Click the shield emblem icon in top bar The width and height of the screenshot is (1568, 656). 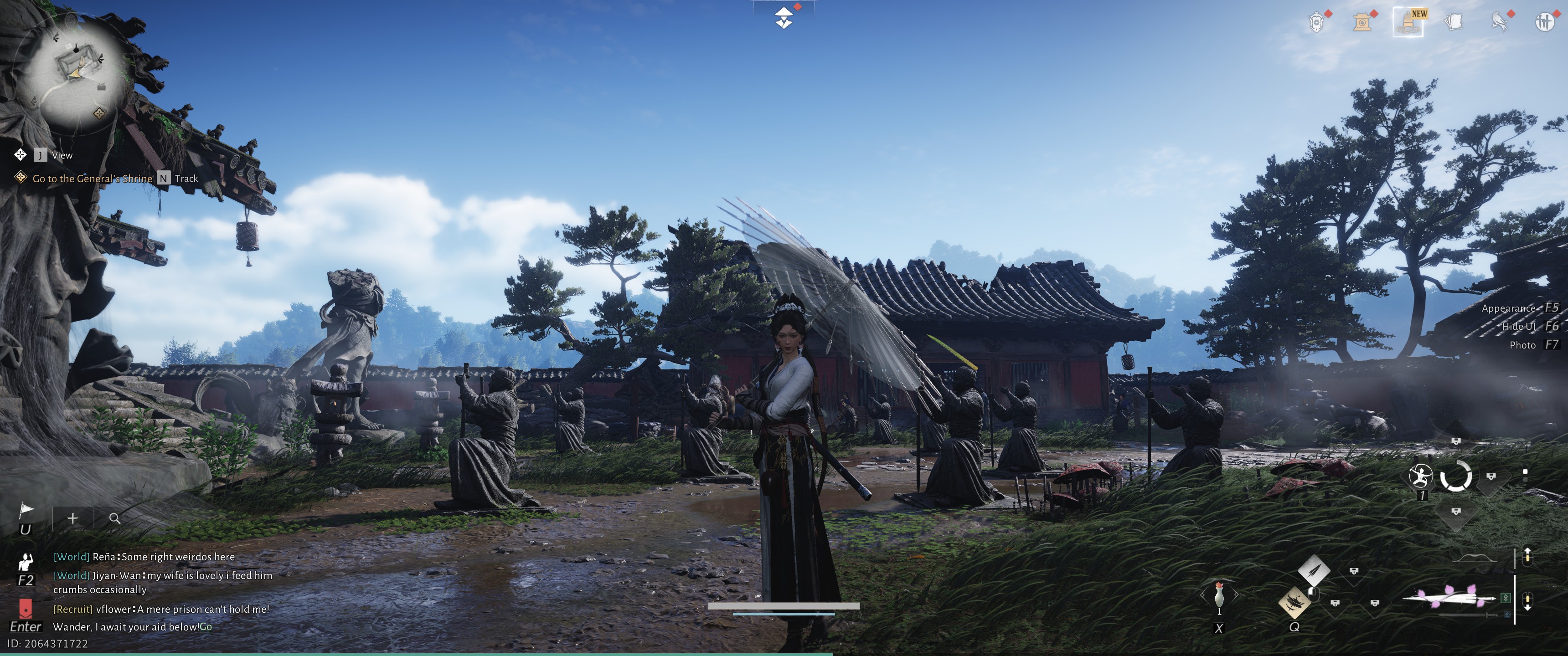click(x=1316, y=22)
